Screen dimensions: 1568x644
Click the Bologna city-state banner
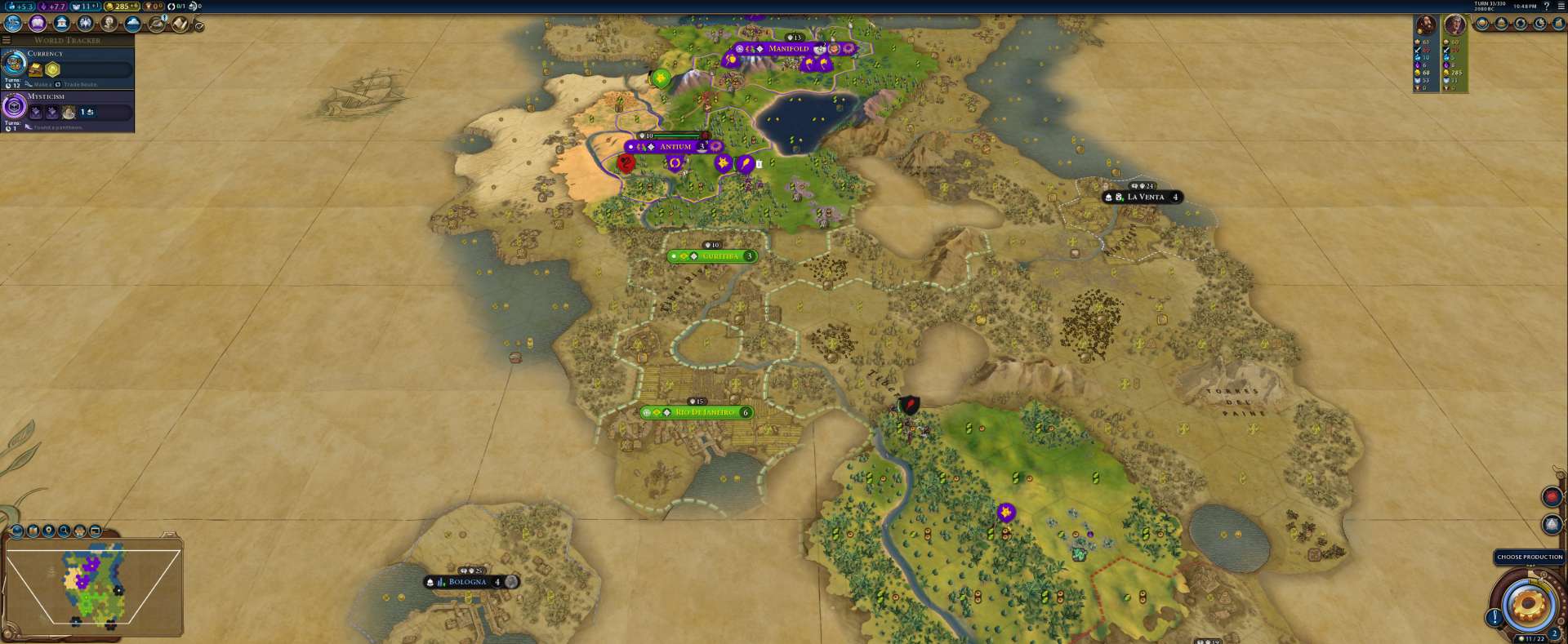(467, 582)
